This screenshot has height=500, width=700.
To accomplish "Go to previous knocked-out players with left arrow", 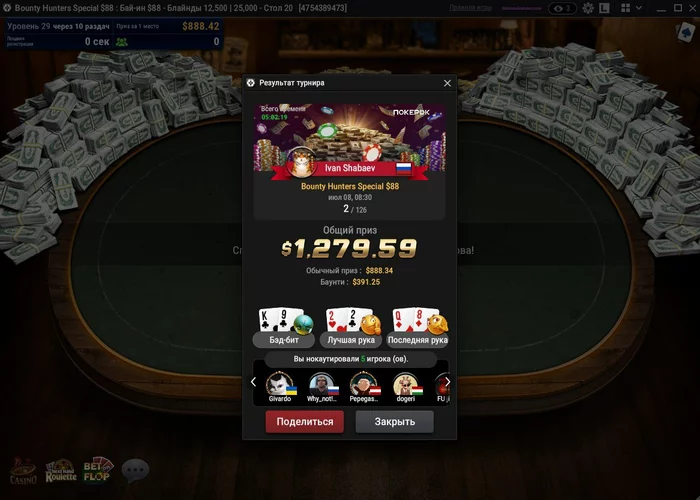I will (253, 382).
